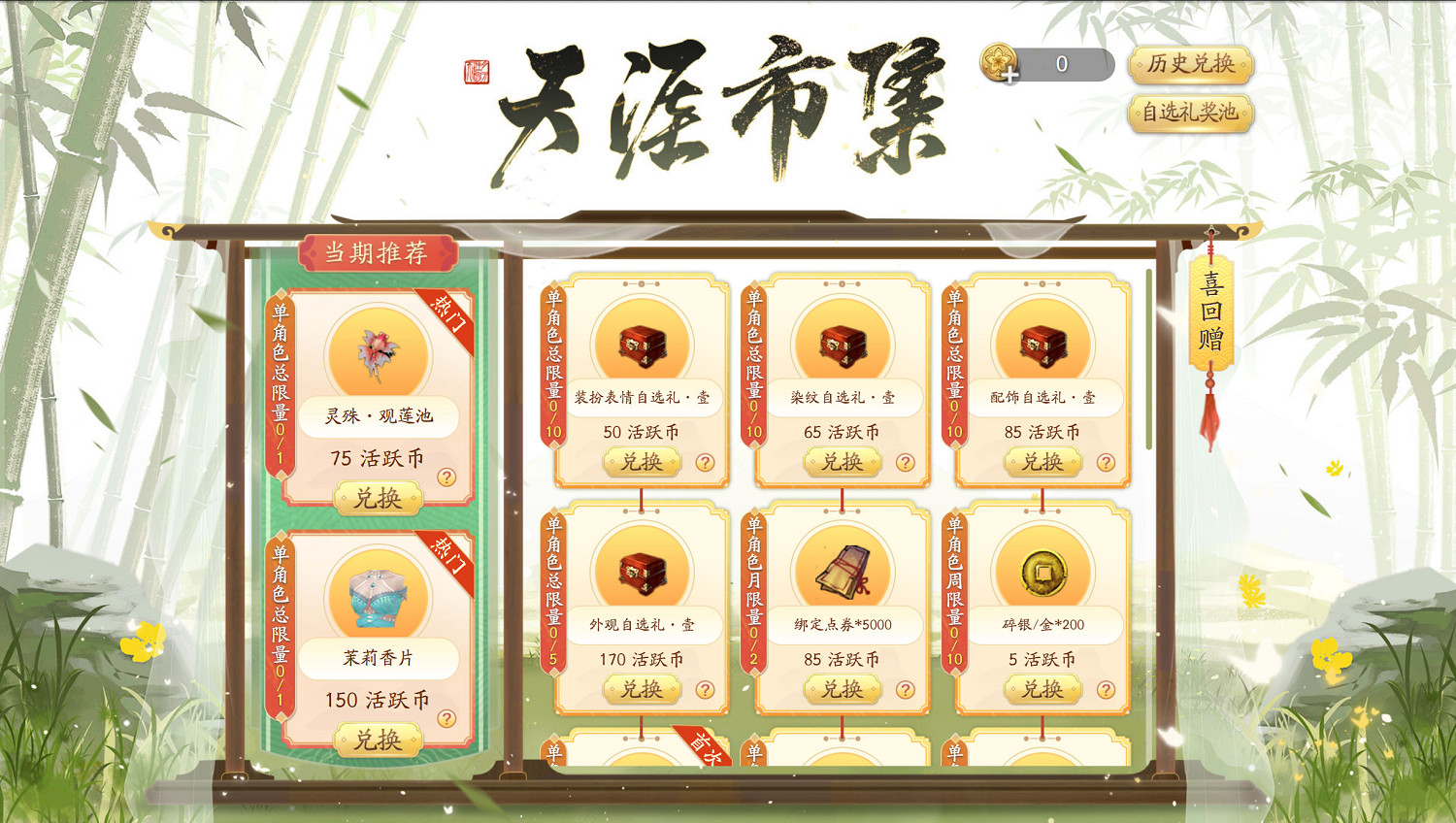Open help tooltip for 碎银/金*200

[1106, 690]
